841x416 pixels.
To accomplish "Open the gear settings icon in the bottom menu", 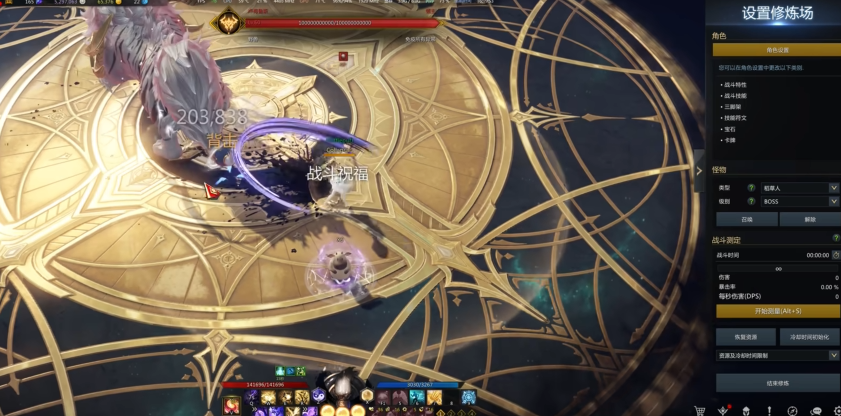I will coord(837,410).
